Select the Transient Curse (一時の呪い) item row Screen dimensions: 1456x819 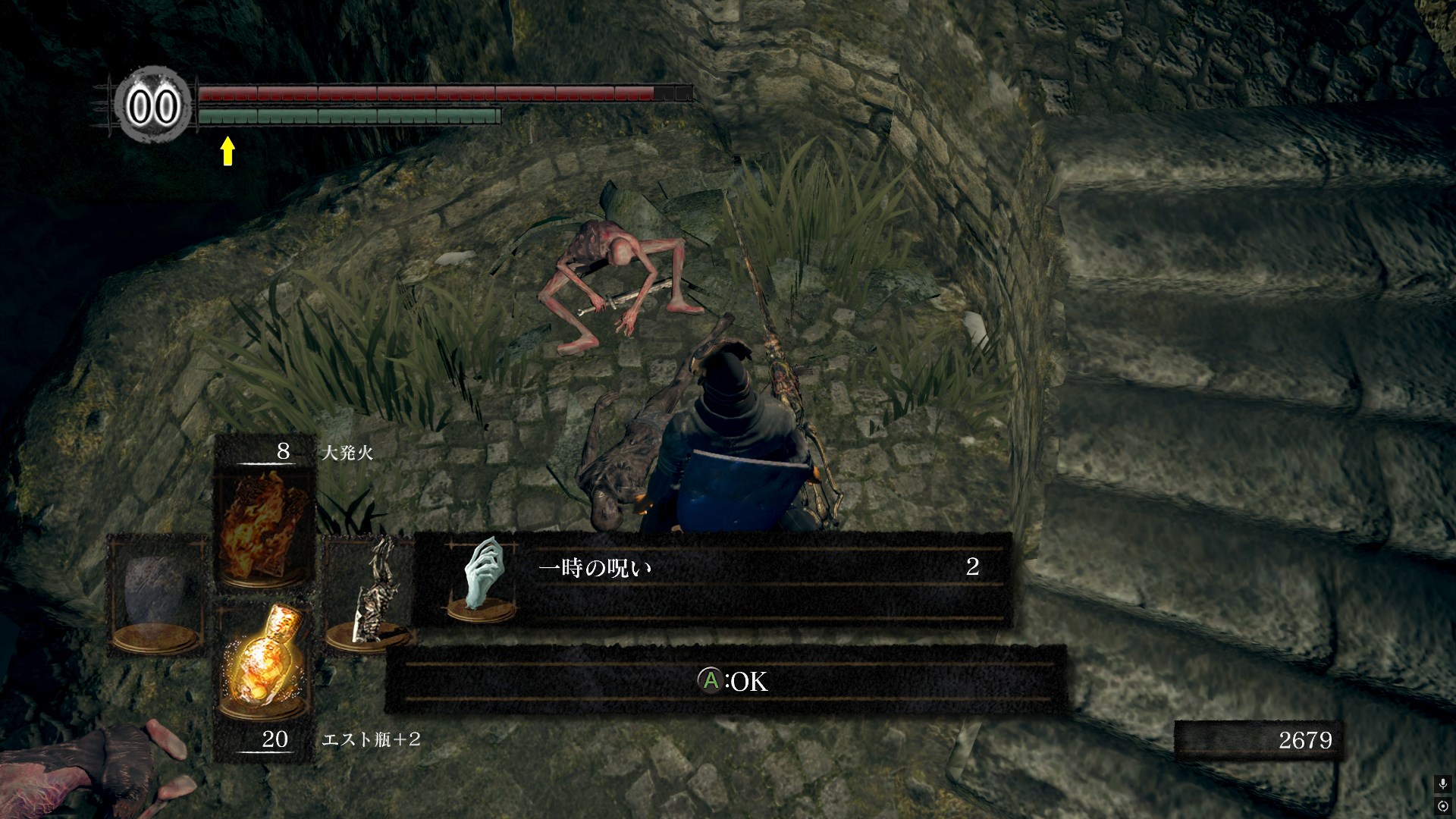pos(713,581)
